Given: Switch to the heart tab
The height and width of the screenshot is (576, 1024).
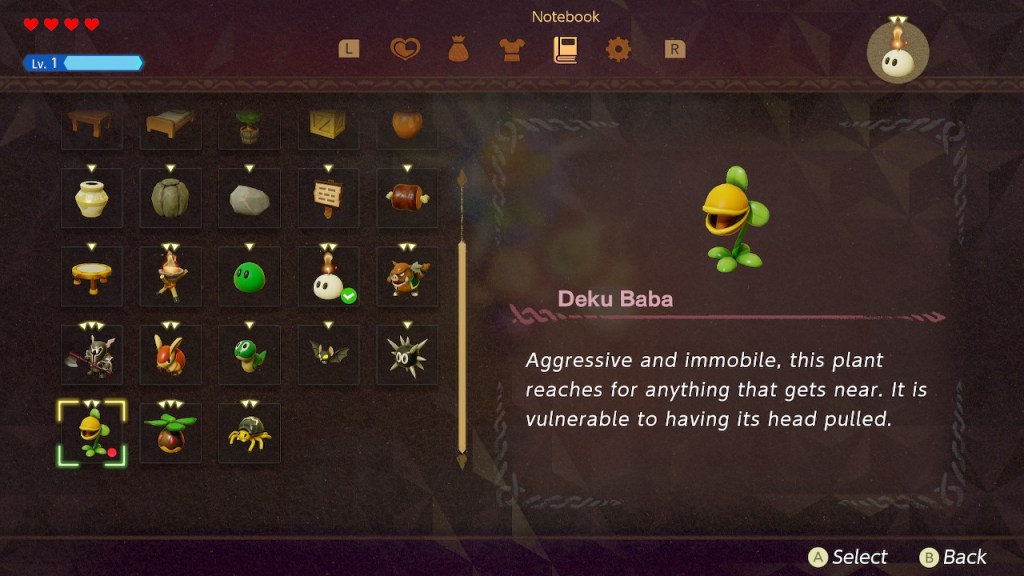Looking at the screenshot, I should point(405,49).
